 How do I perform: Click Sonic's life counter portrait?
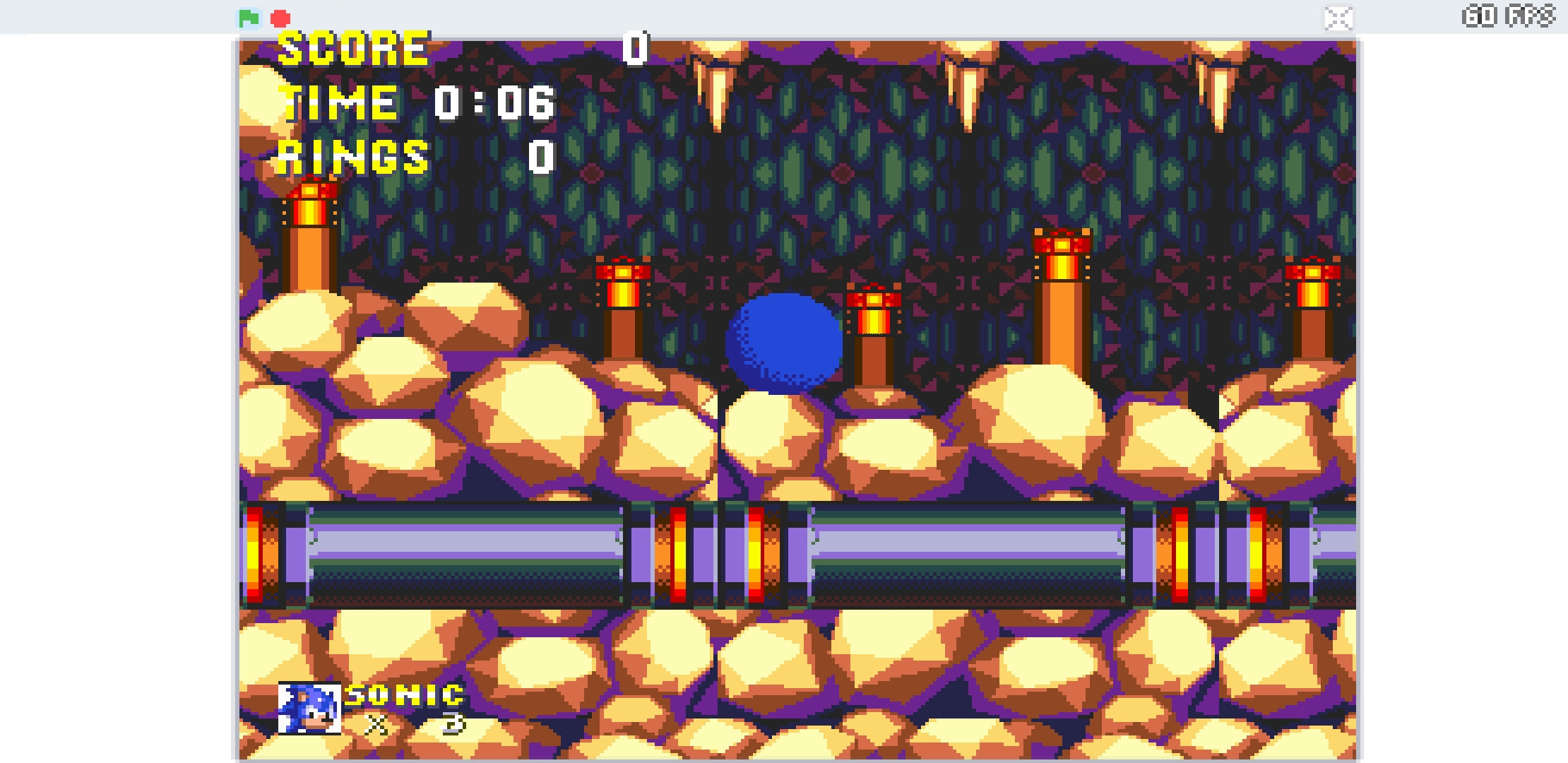click(x=309, y=709)
